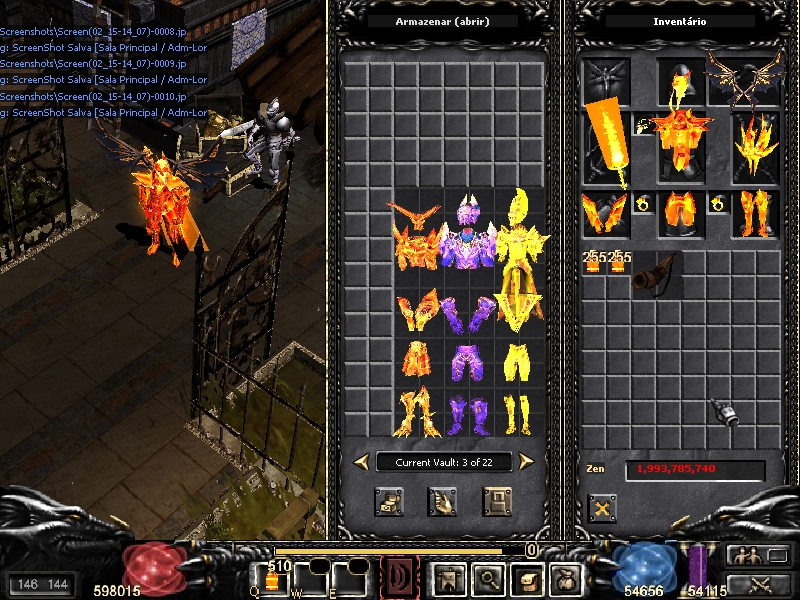The width and height of the screenshot is (800, 600).
Task: Close the inventory with the X button
Action: coord(602,507)
